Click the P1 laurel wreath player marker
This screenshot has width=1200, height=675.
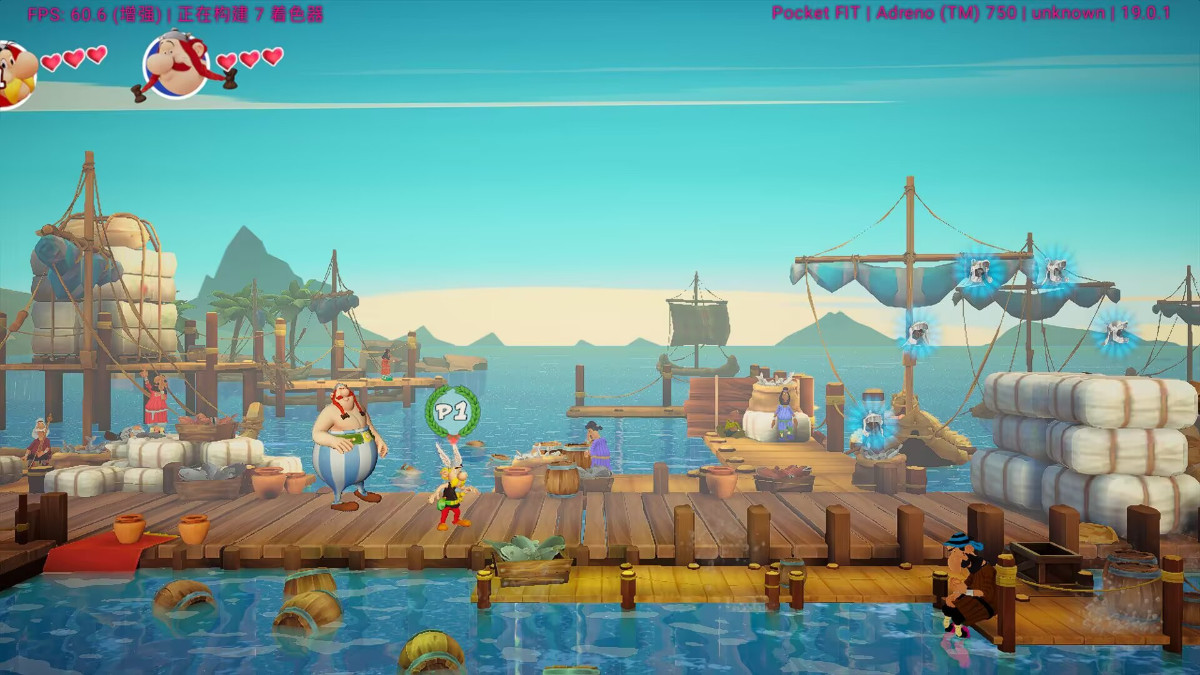click(x=453, y=411)
